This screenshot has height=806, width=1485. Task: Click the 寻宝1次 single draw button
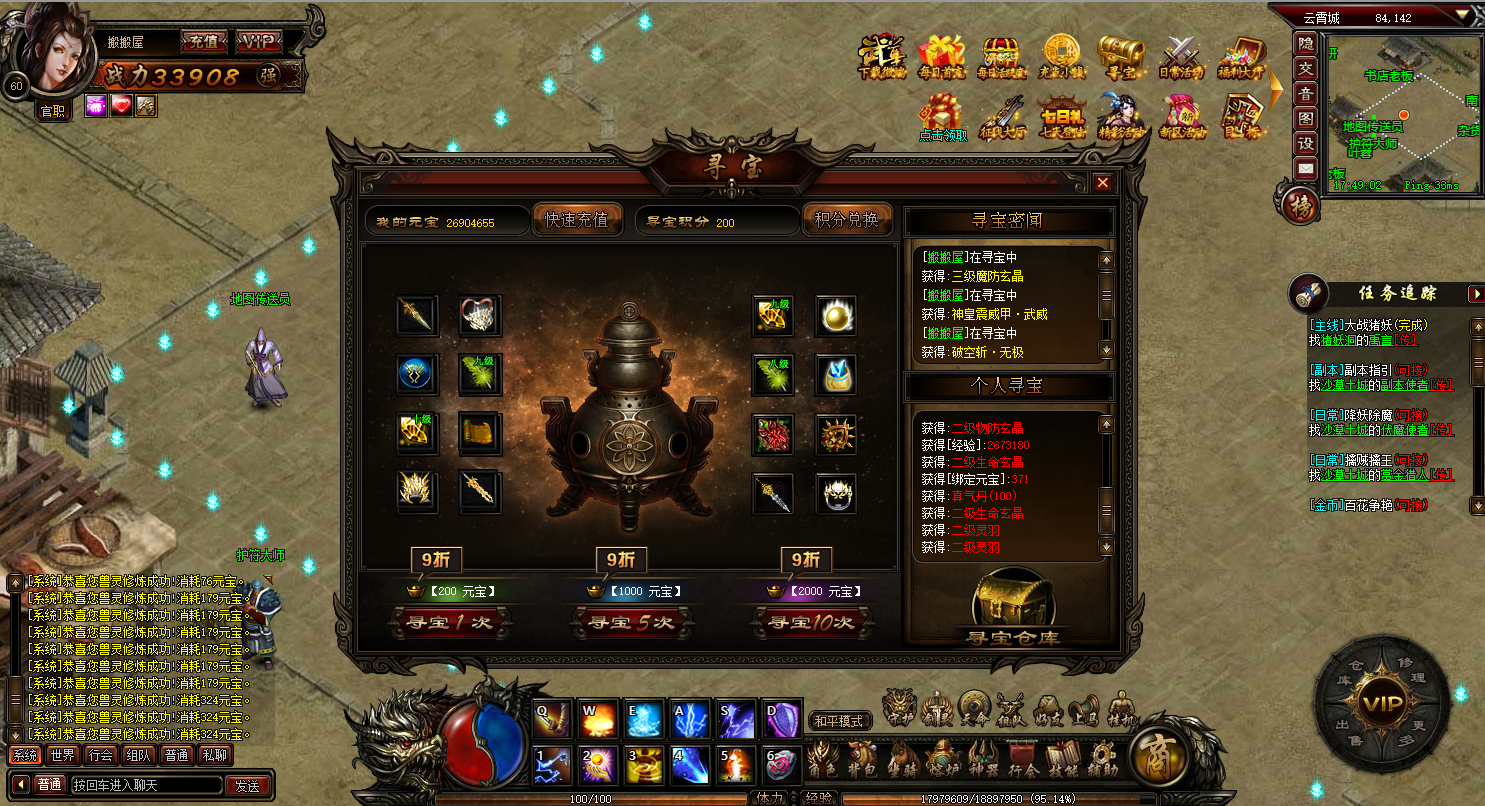coord(449,622)
